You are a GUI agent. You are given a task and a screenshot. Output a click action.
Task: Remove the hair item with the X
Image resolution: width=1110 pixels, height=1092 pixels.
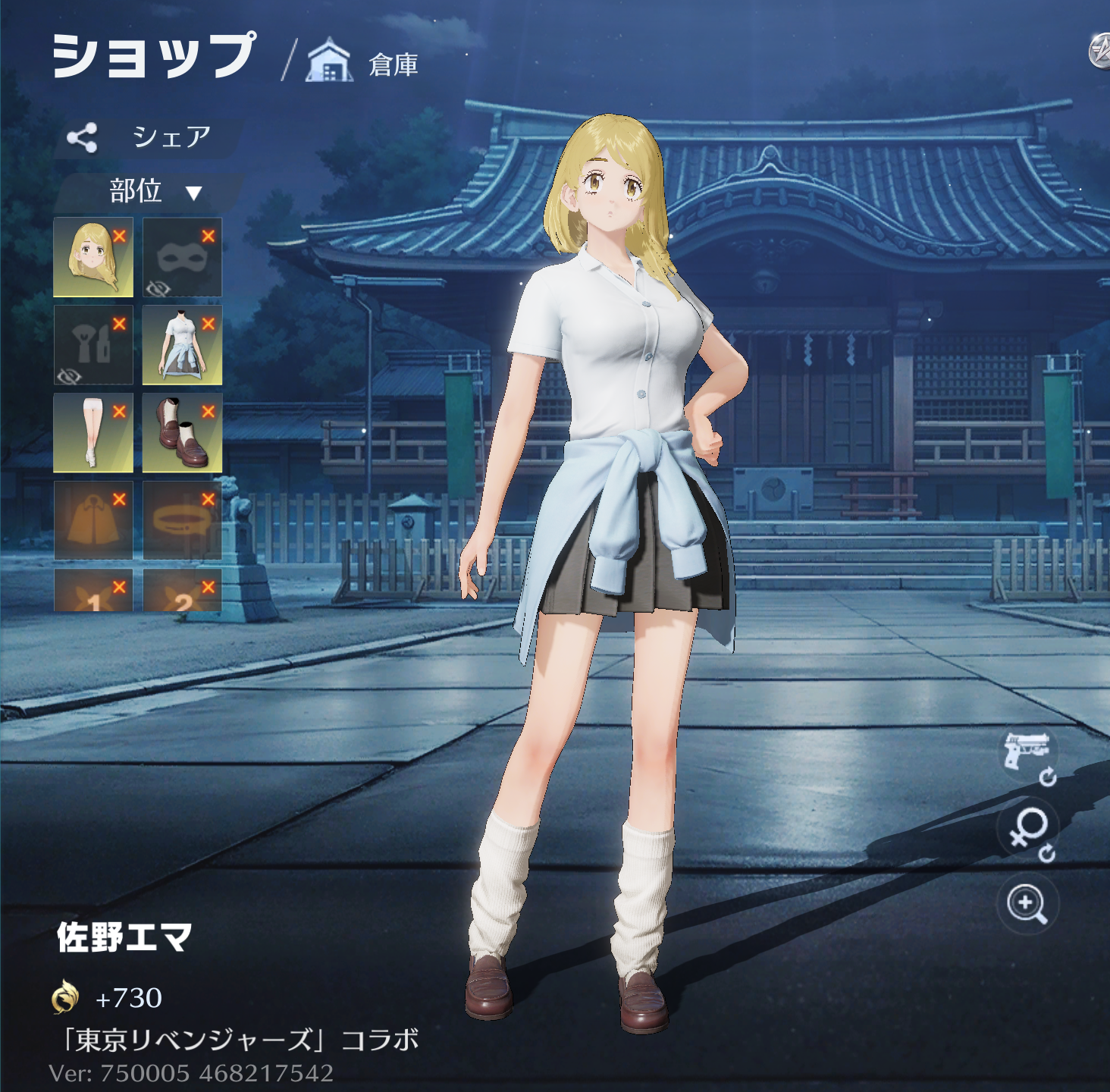tap(119, 236)
